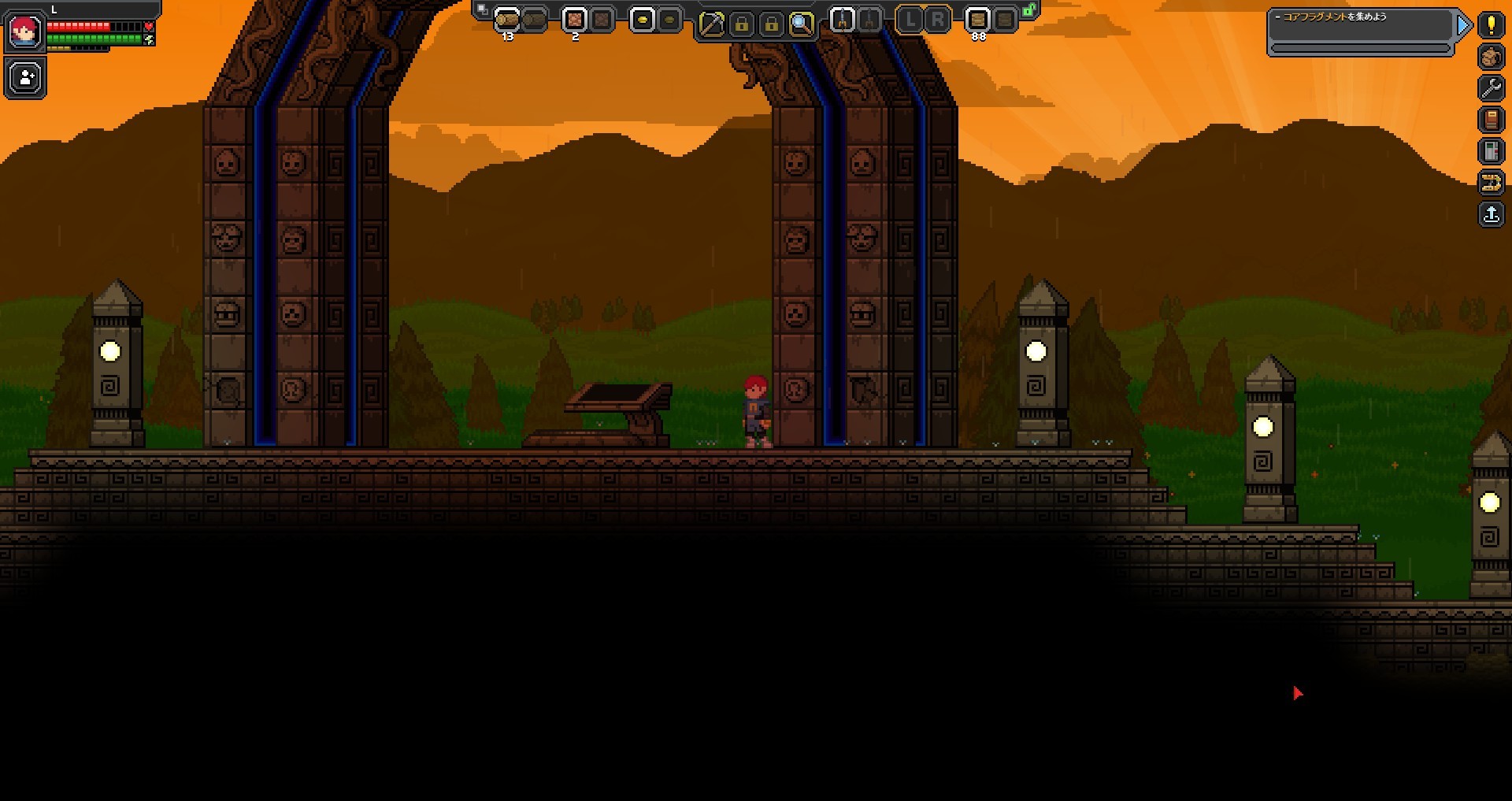The height and width of the screenshot is (801, 1512).
Task: Open the quest log exclamation icon
Action: tap(1491, 25)
